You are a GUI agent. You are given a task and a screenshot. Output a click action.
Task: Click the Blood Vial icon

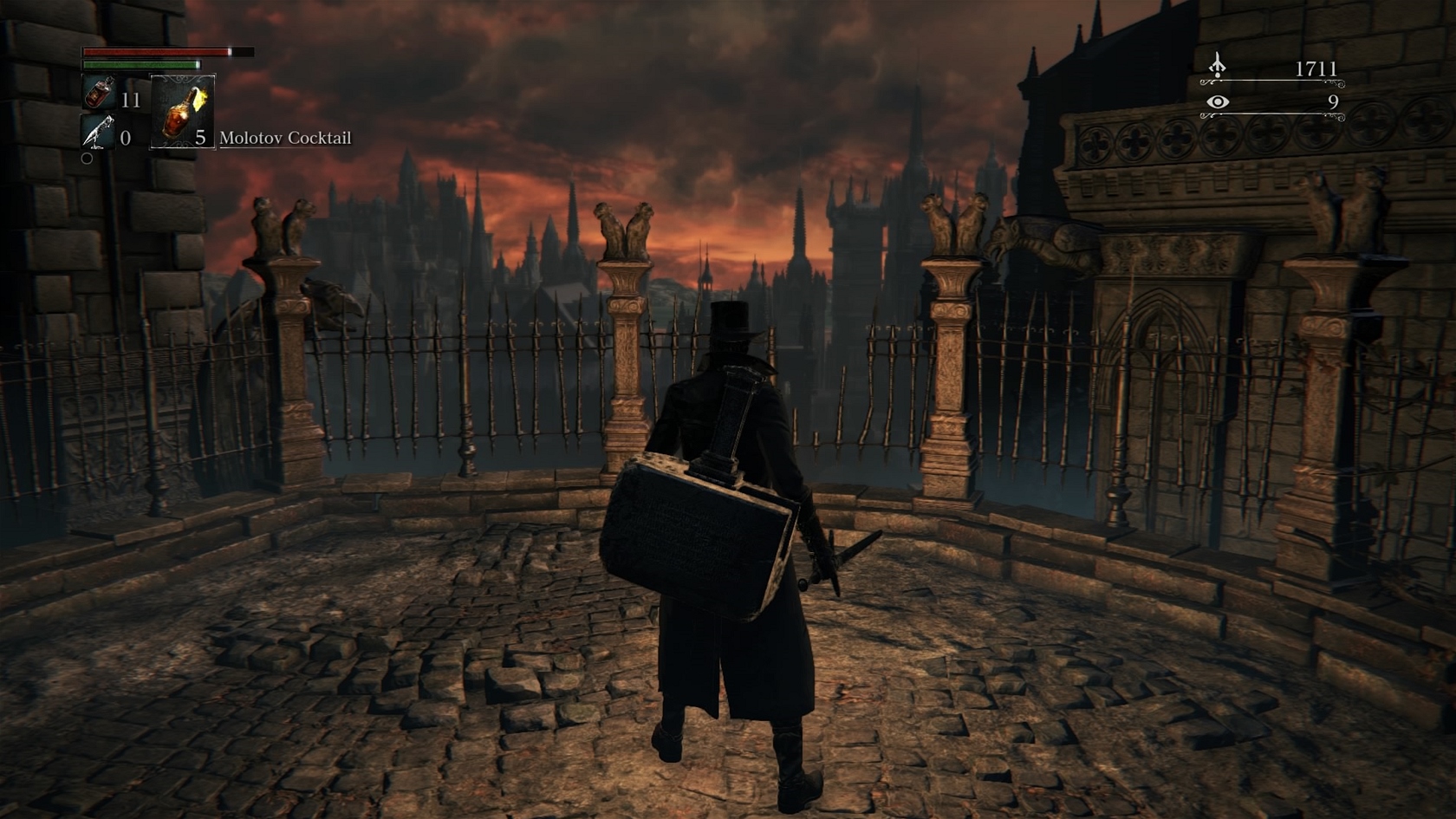98,93
